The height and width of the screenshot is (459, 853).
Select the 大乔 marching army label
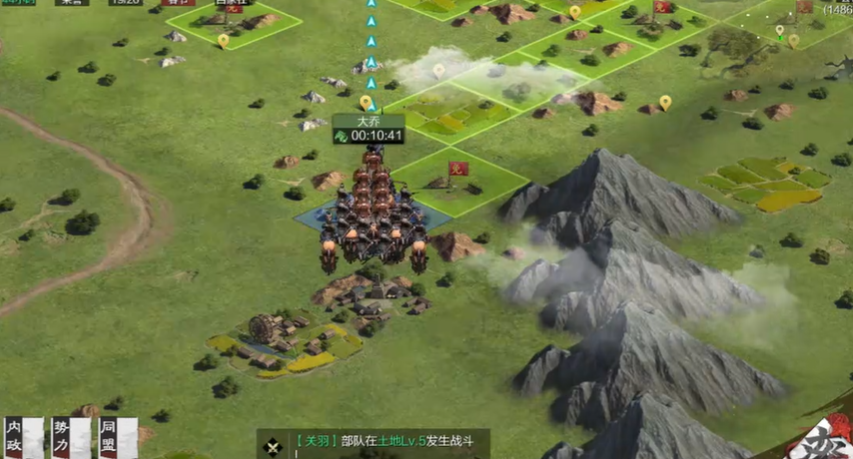pyautogui.click(x=369, y=129)
